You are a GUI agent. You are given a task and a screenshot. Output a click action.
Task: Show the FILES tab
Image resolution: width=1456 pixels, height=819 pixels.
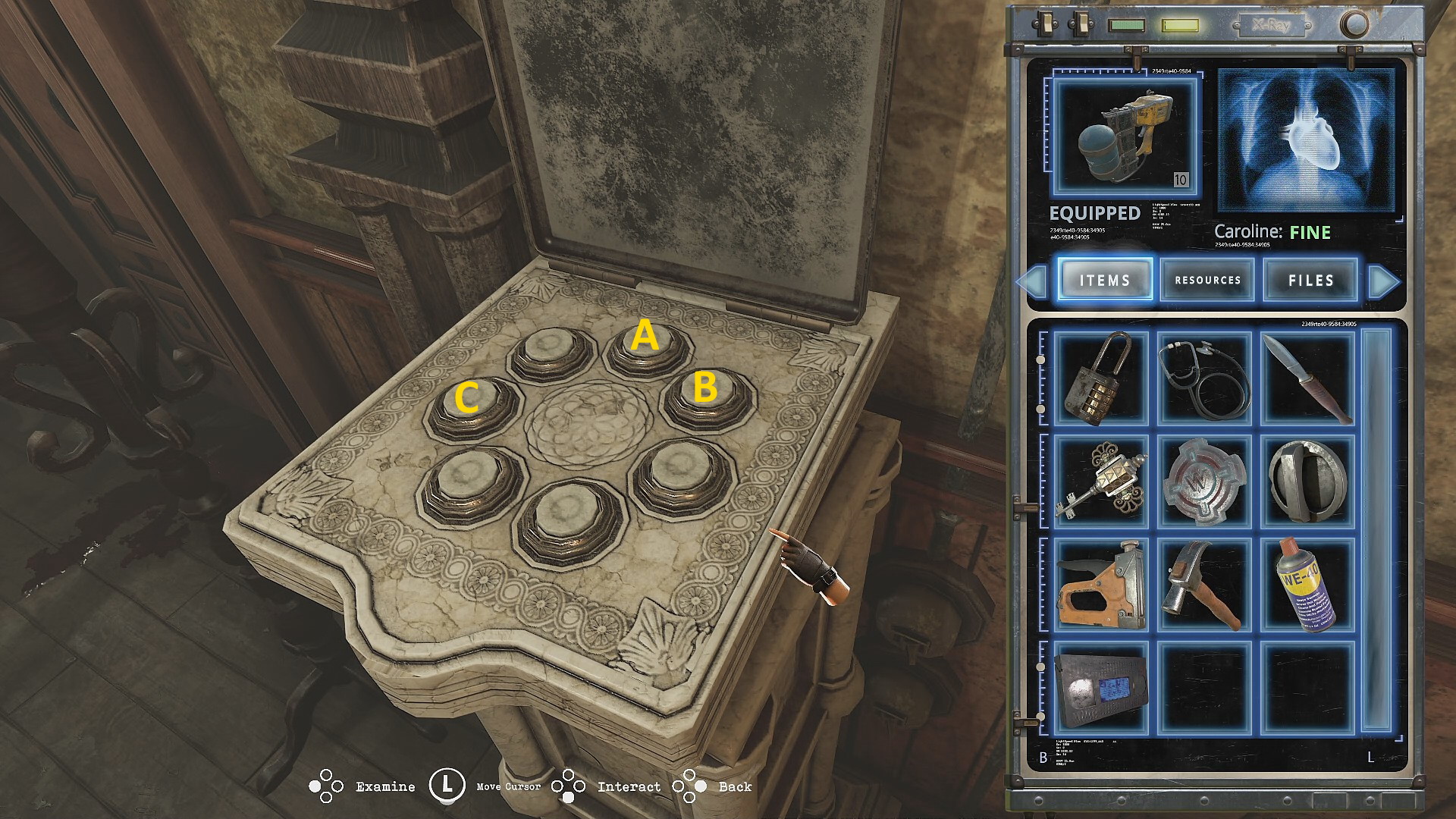point(1310,280)
